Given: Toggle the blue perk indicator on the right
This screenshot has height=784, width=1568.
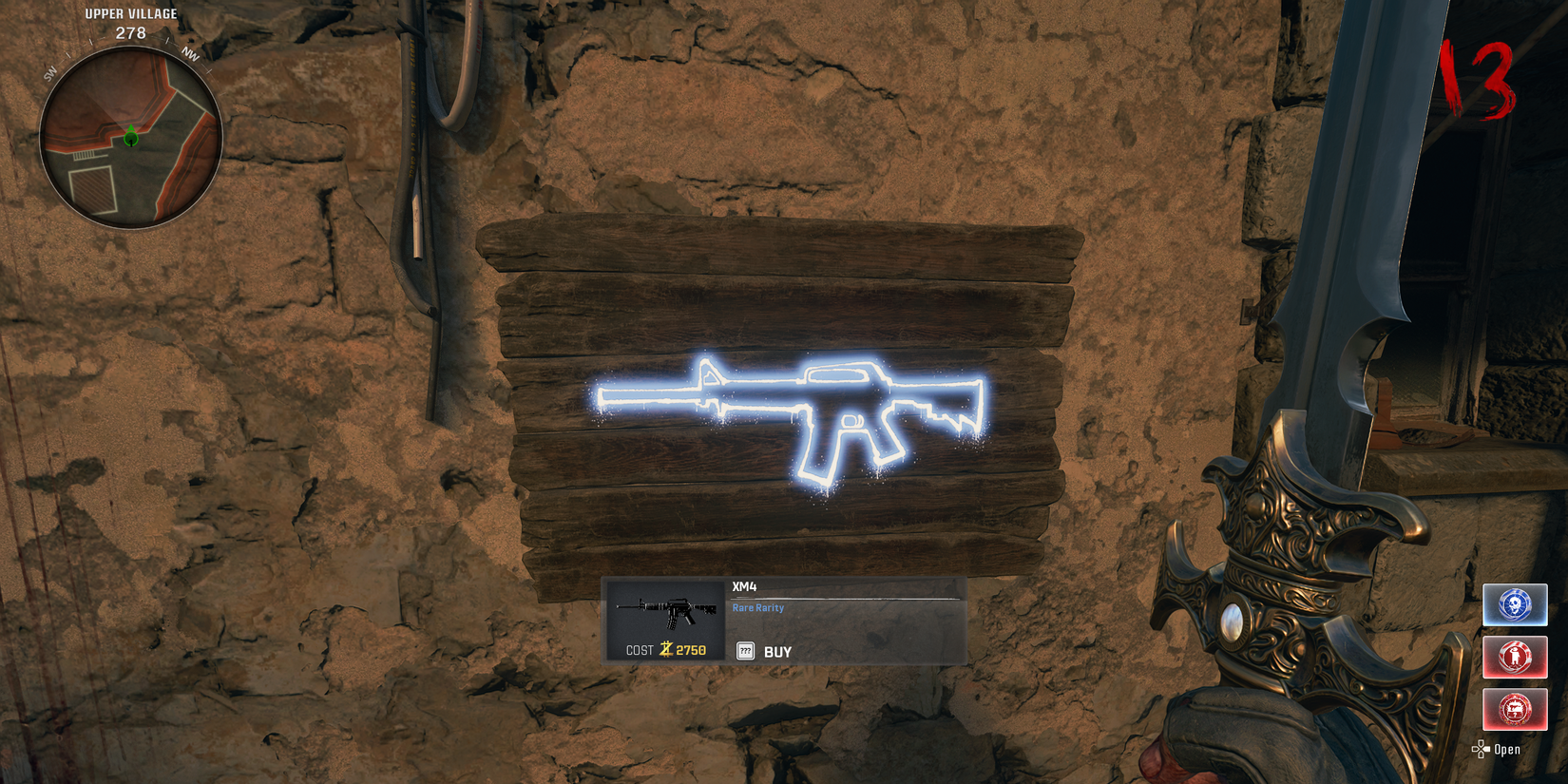Looking at the screenshot, I should tap(1516, 604).
